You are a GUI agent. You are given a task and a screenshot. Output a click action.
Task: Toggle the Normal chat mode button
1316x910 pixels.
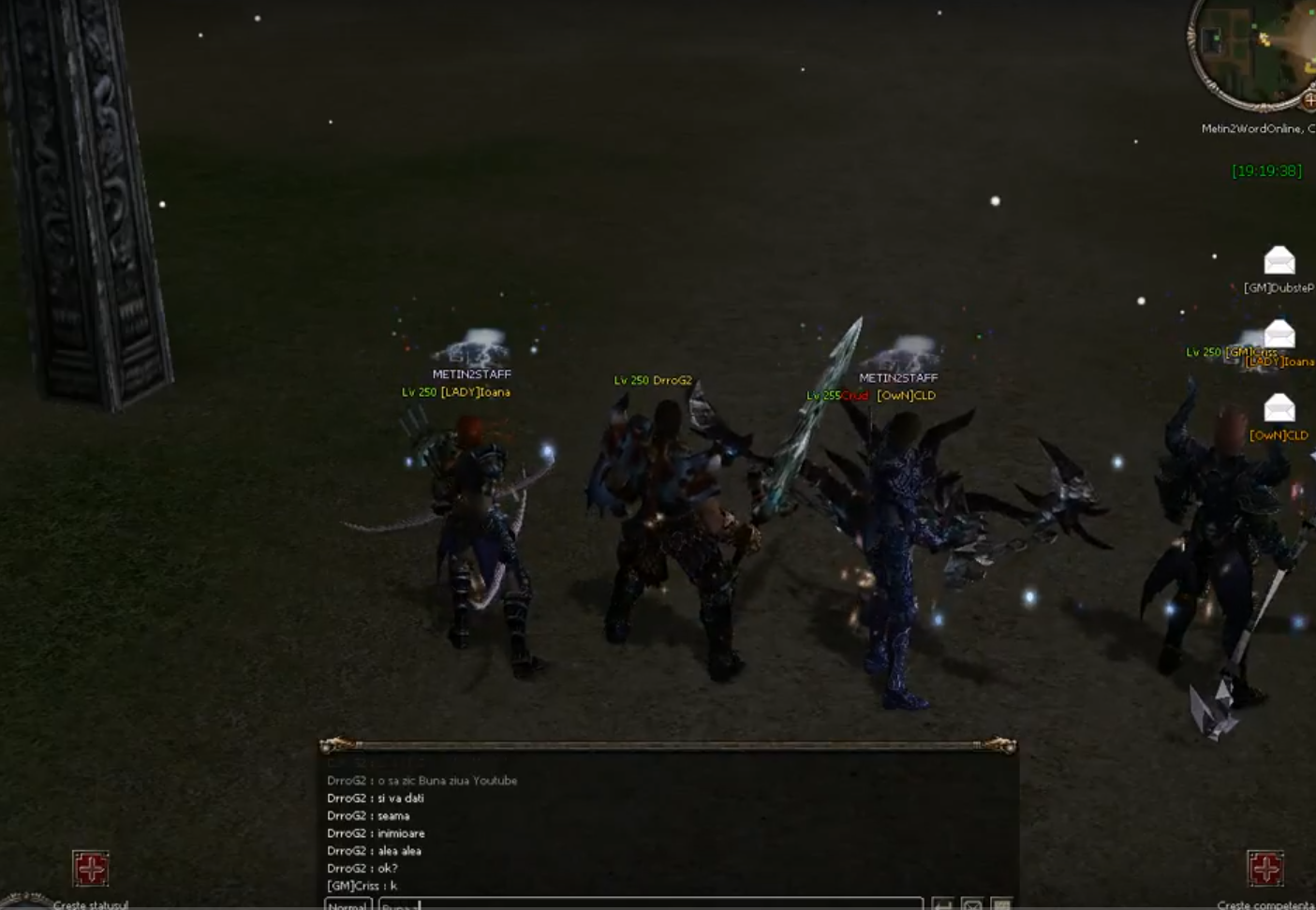347,904
